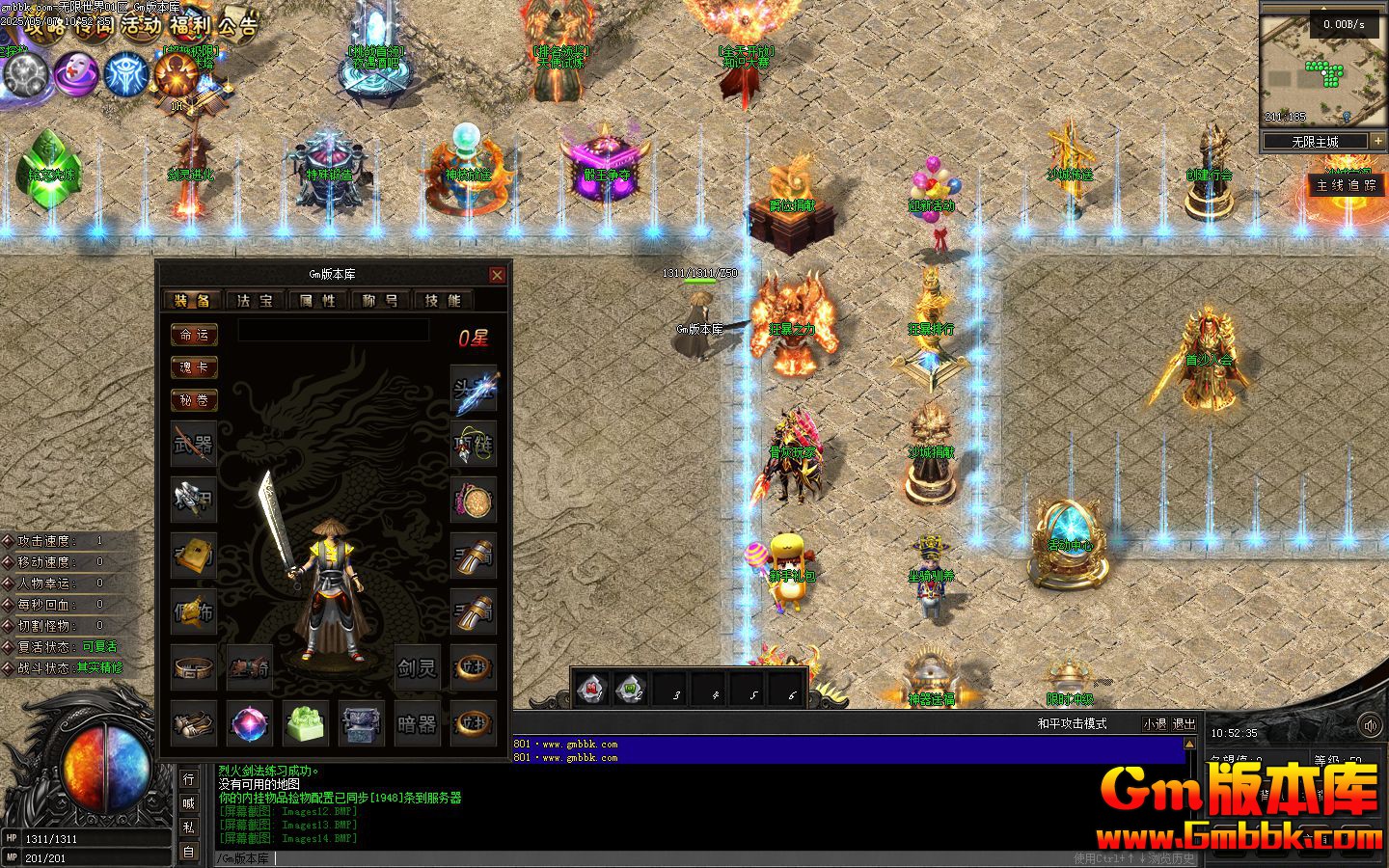Choose the glowing purple gem slot
Image resolution: width=1389 pixels, height=868 pixels.
tap(250, 723)
